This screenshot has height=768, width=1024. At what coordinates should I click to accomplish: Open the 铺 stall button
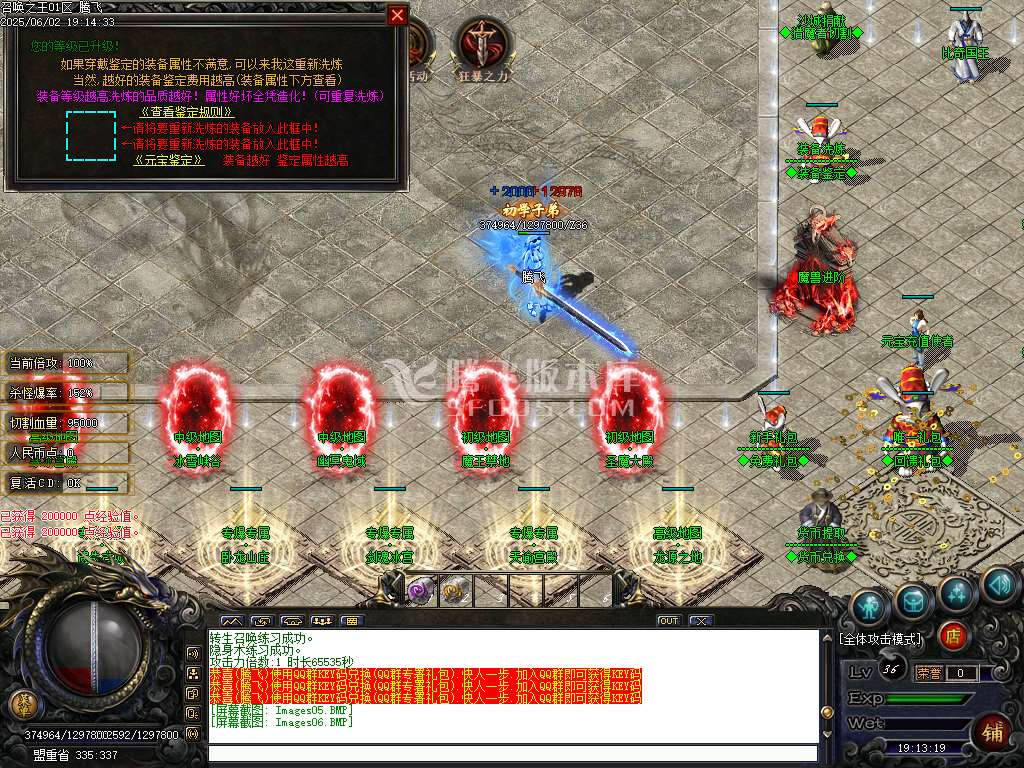point(993,732)
